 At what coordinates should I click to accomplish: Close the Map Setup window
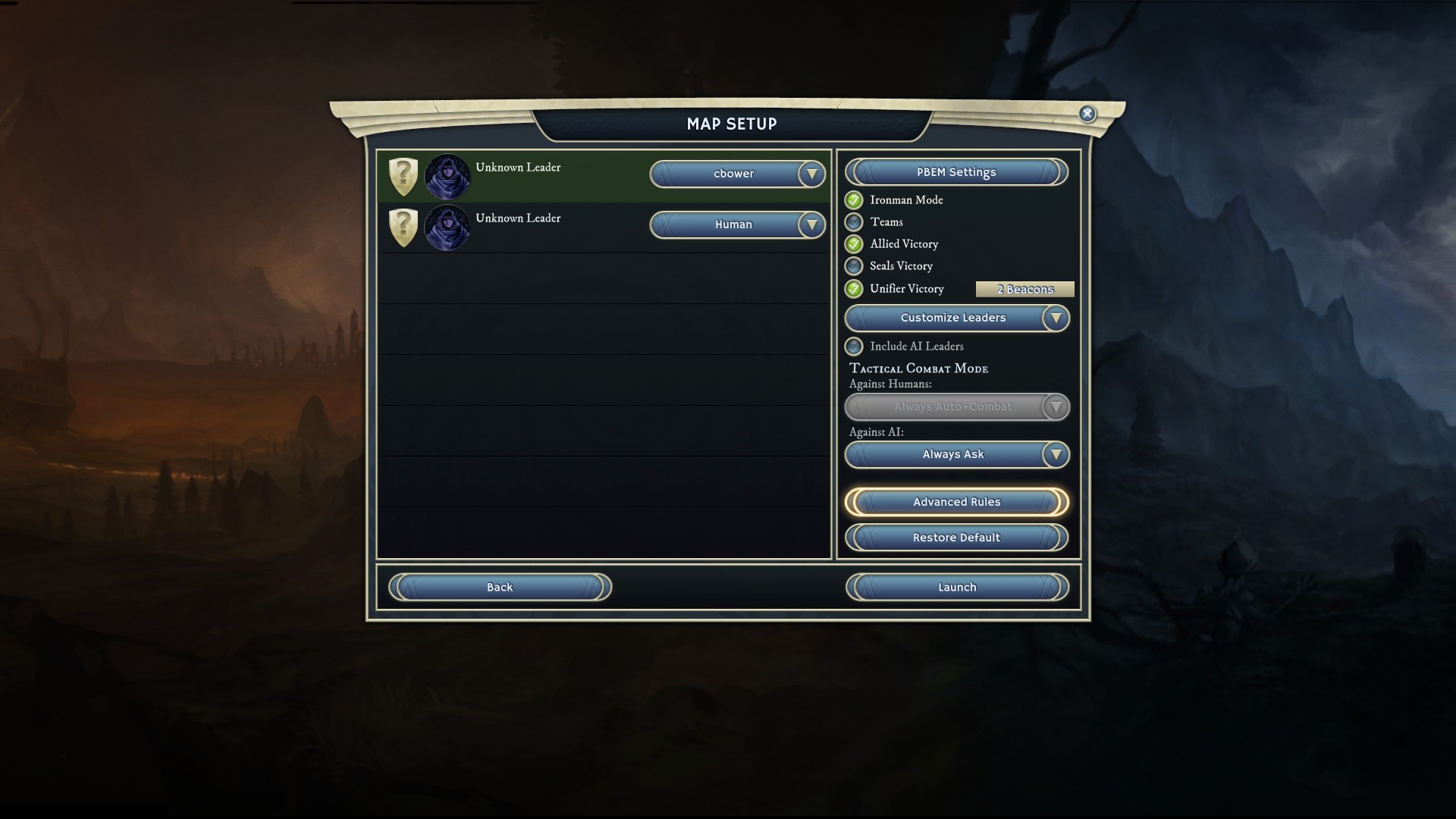1087,114
